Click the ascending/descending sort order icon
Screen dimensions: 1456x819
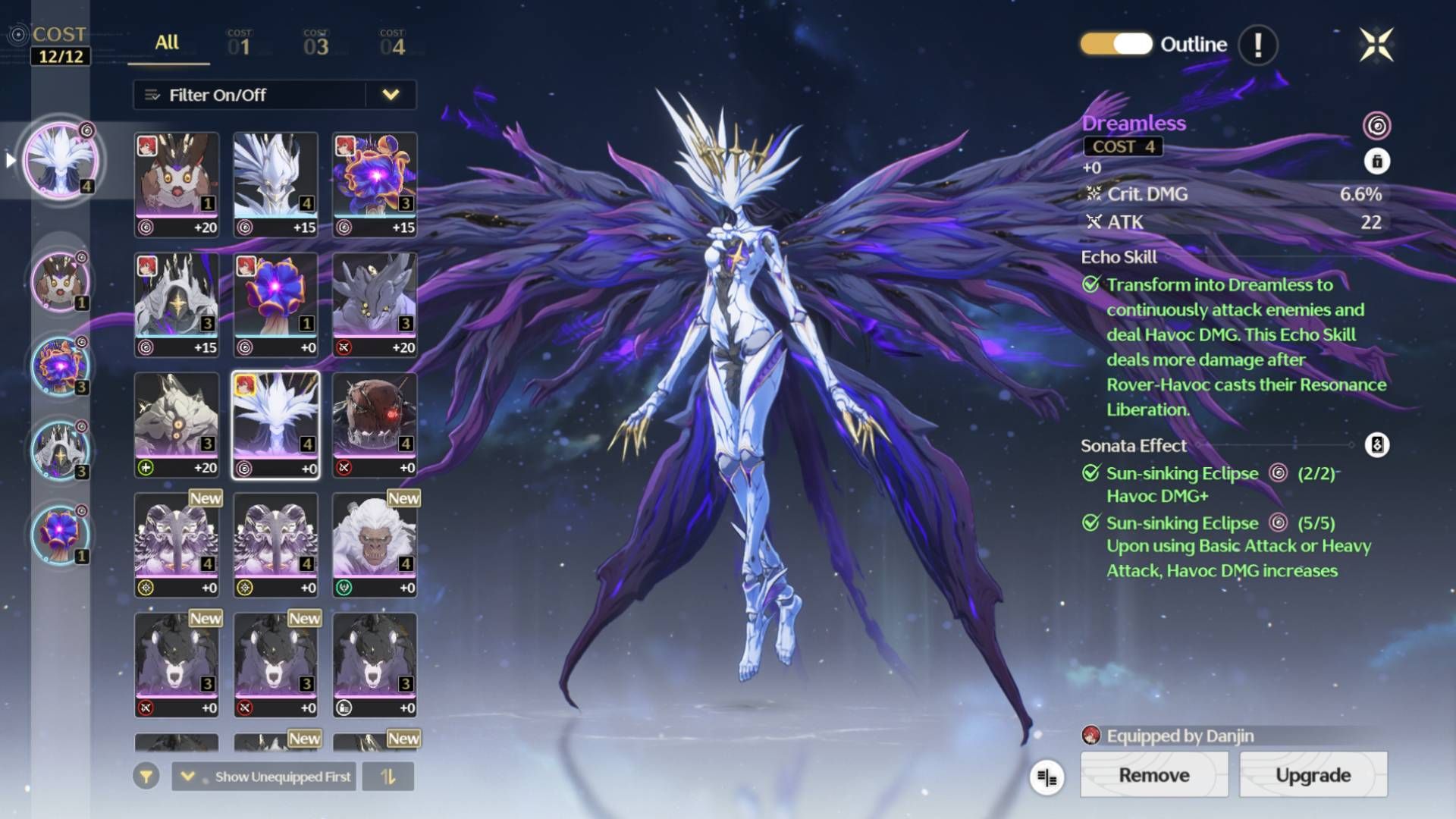(x=388, y=777)
